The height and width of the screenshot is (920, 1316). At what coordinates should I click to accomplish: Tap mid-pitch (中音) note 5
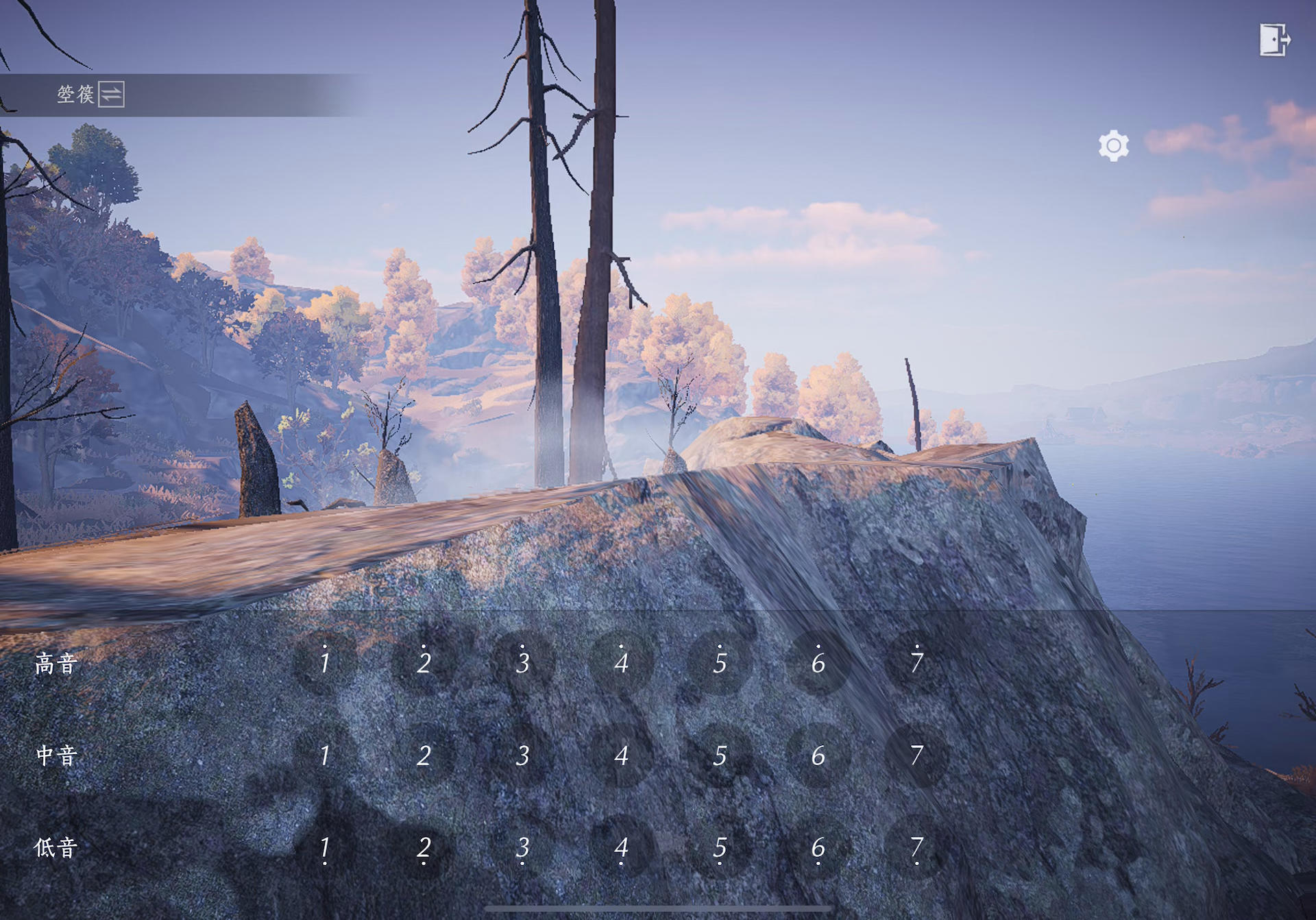tap(720, 755)
